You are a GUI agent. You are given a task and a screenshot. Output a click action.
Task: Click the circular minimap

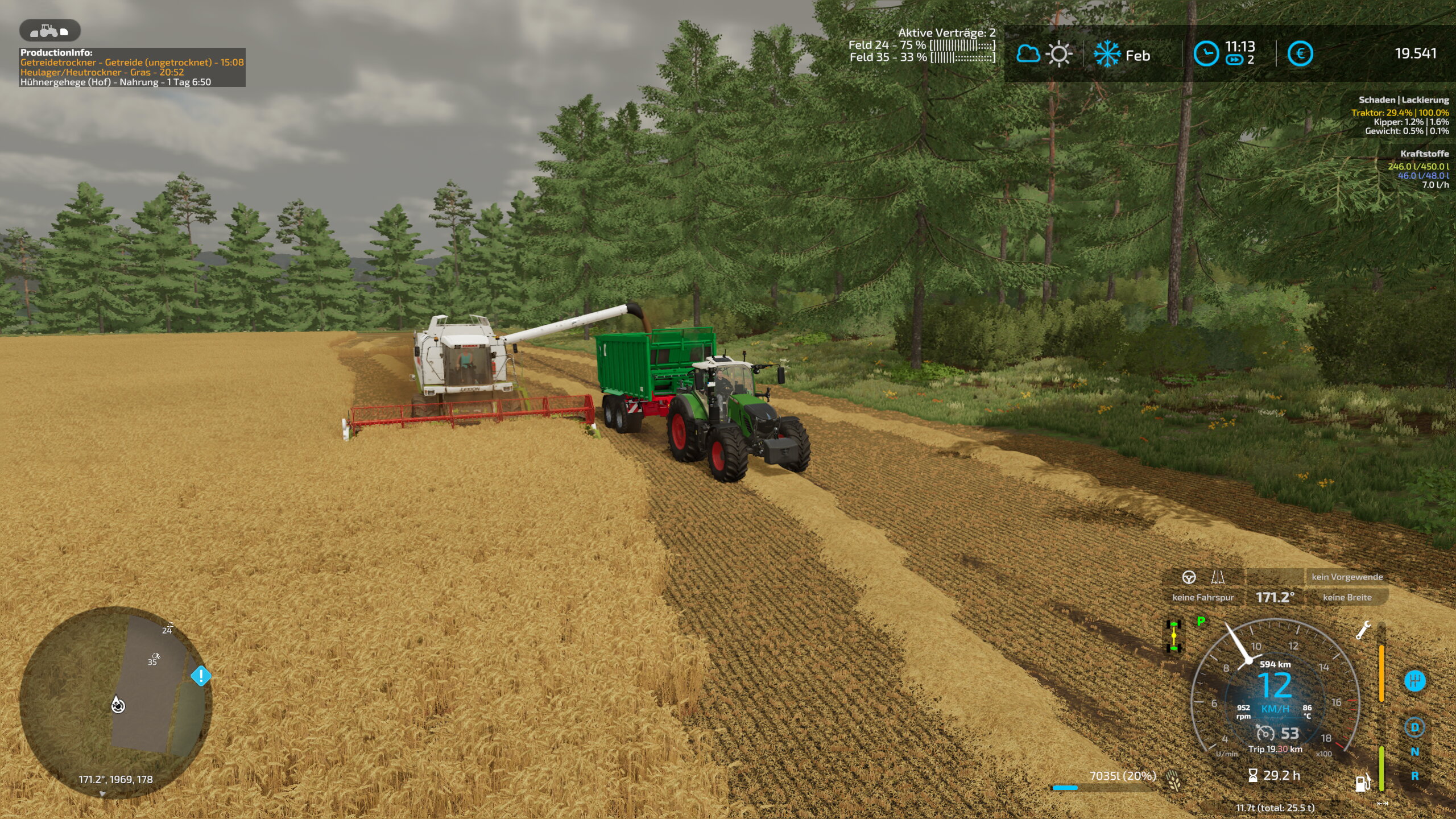[115, 702]
